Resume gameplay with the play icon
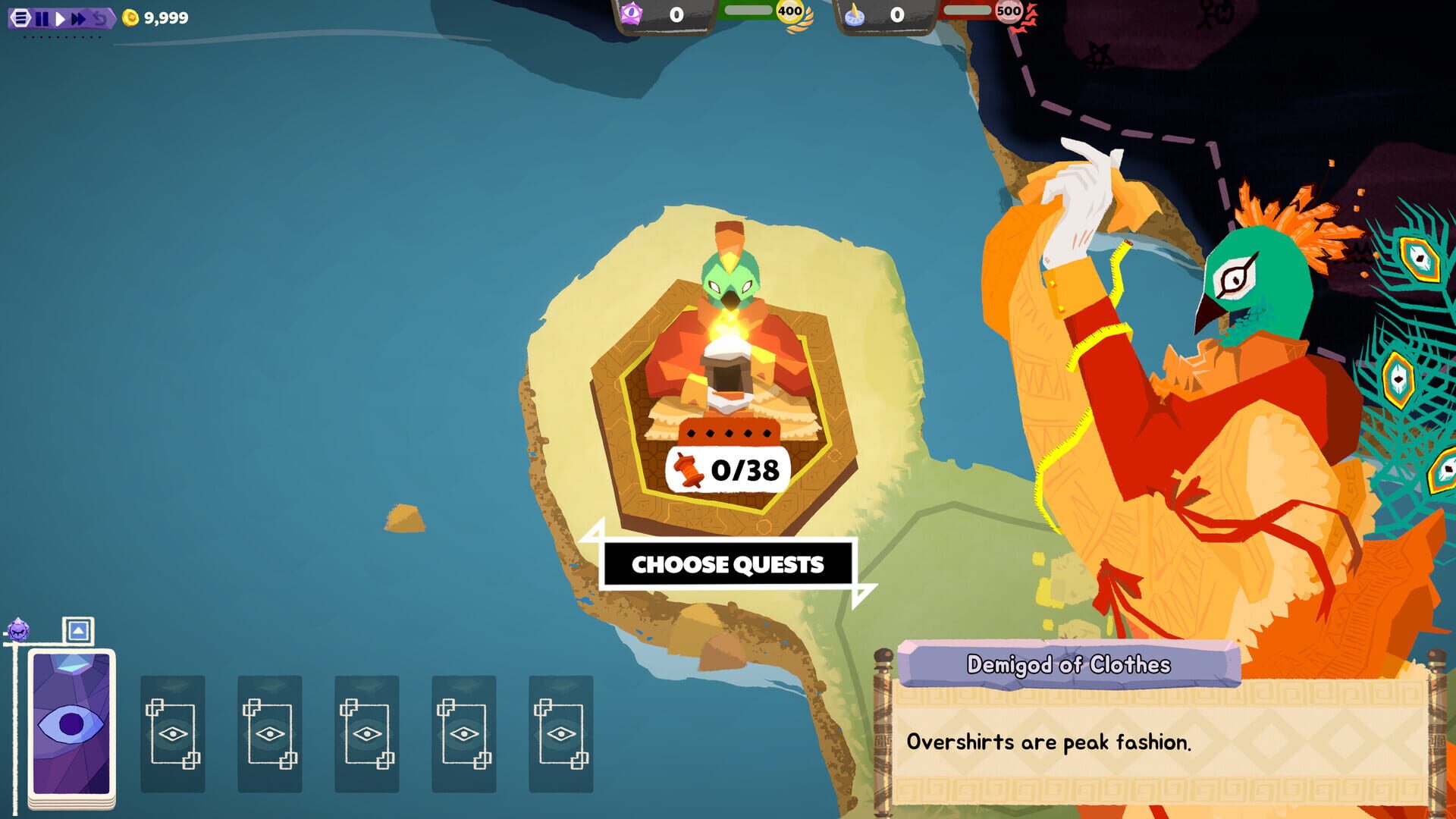This screenshot has height=819, width=1456. coord(60,17)
